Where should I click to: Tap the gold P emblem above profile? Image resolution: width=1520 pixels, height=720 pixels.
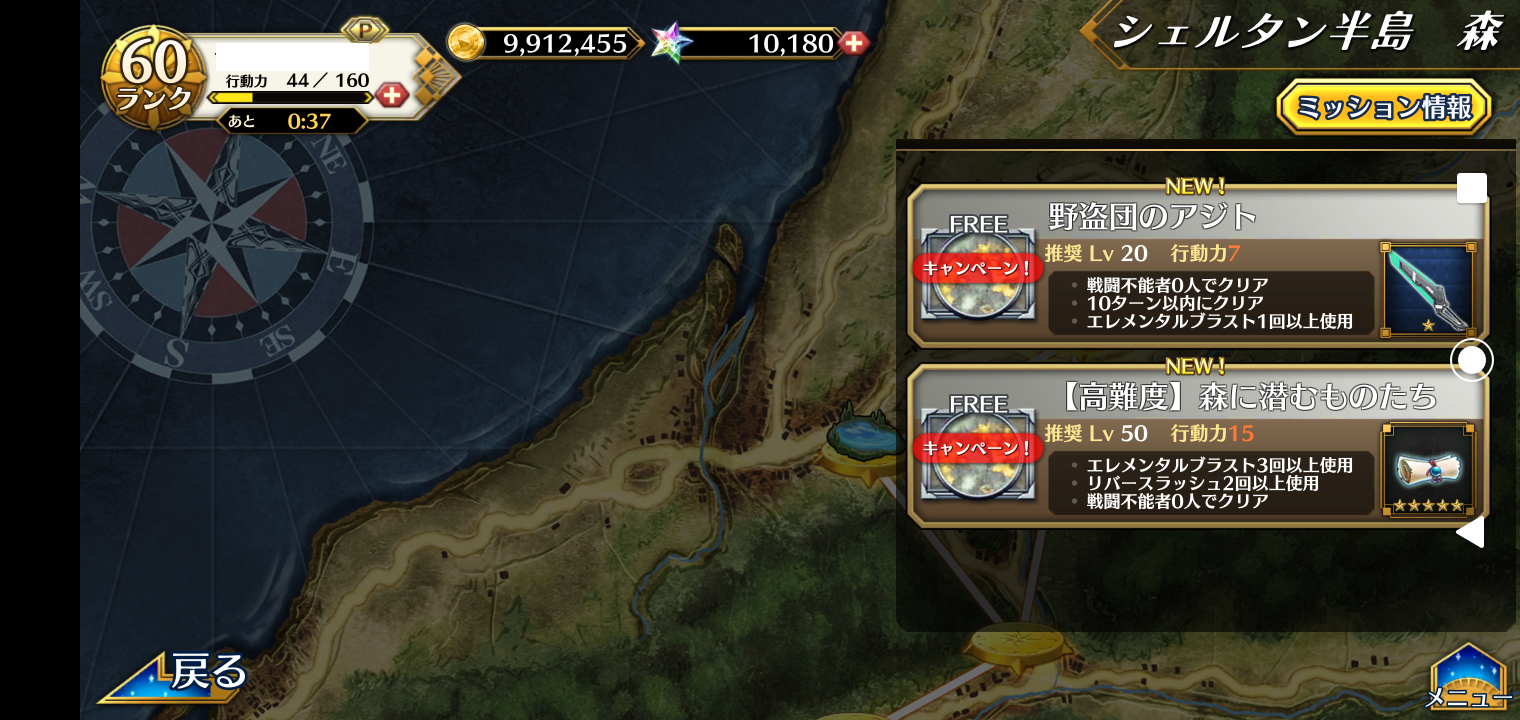pyautogui.click(x=364, y=30)
